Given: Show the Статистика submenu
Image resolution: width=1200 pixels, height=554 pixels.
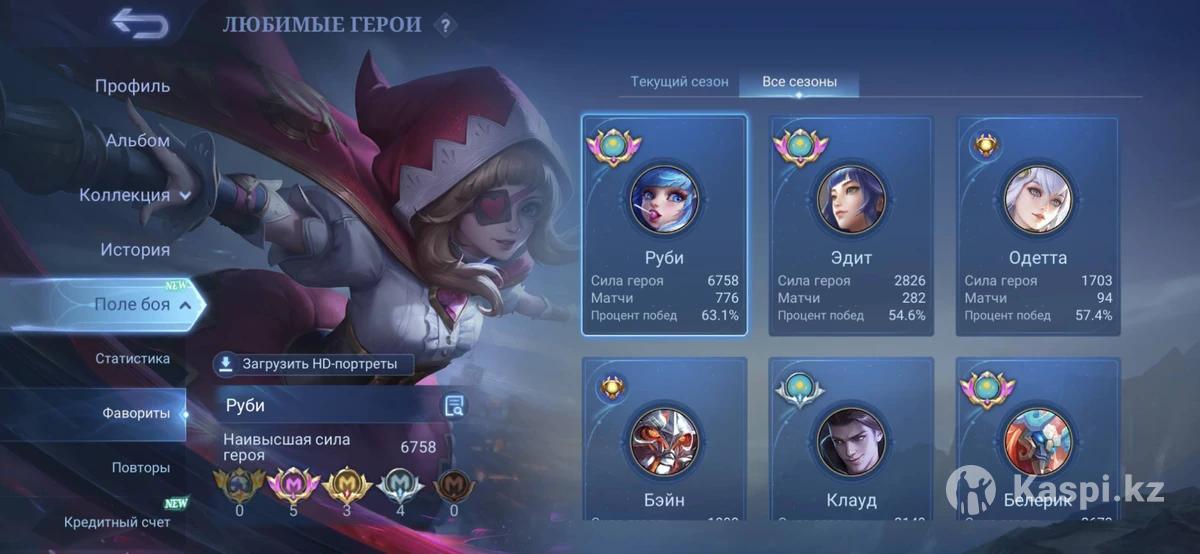Looking at the screenshot, I should (132, 359).
